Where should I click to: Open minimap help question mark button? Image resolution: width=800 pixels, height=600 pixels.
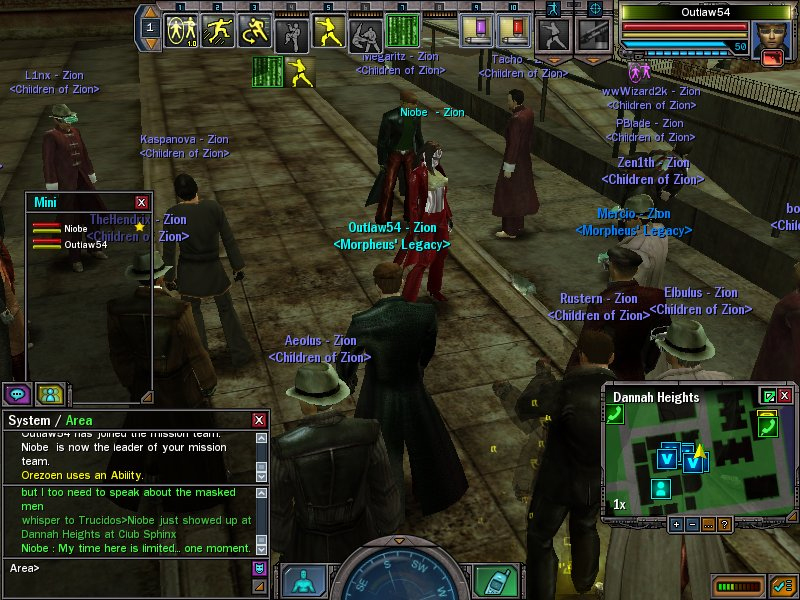point(724,524)
